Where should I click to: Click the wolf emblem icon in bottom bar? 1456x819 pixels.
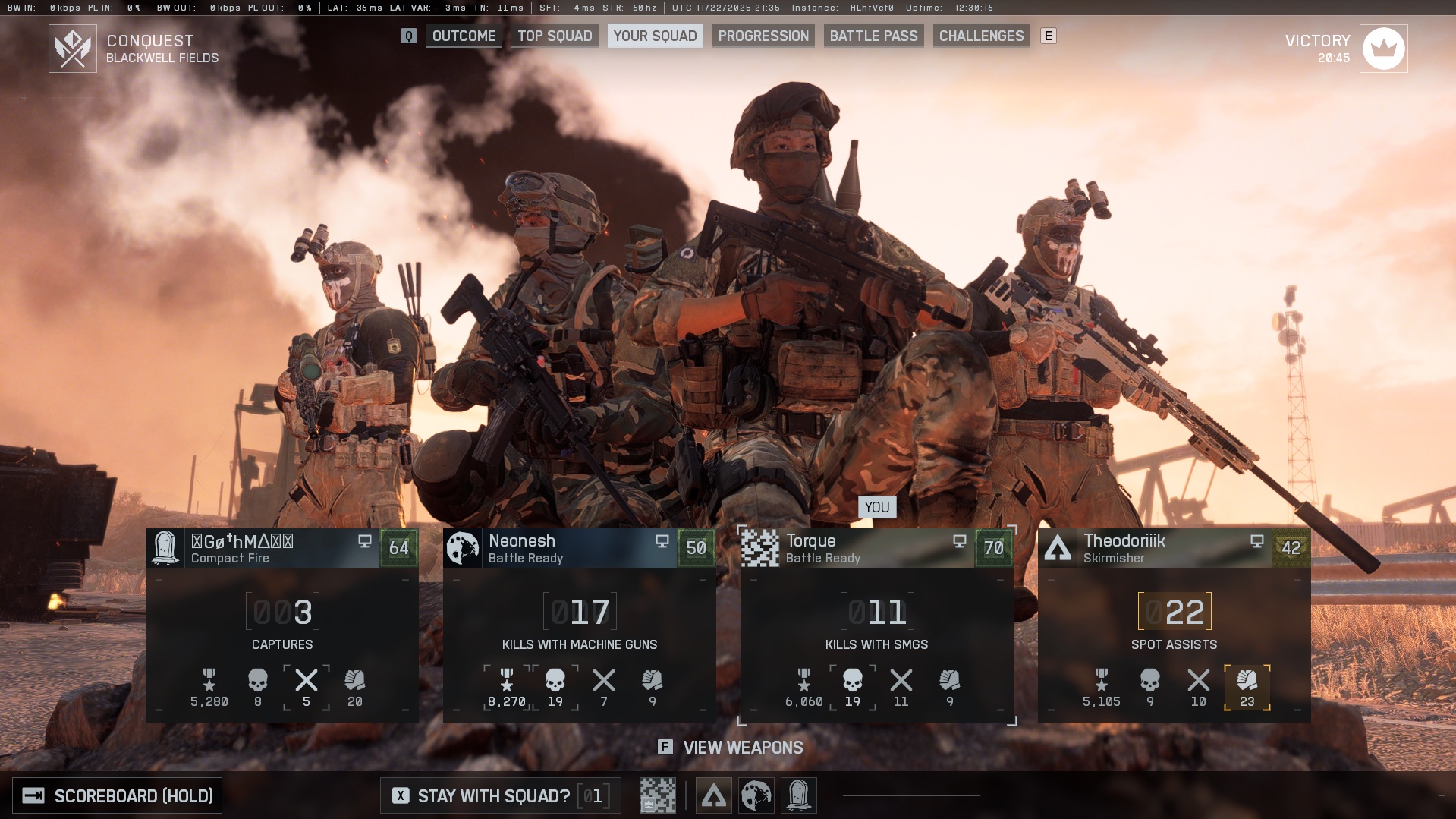pos(756,795)
